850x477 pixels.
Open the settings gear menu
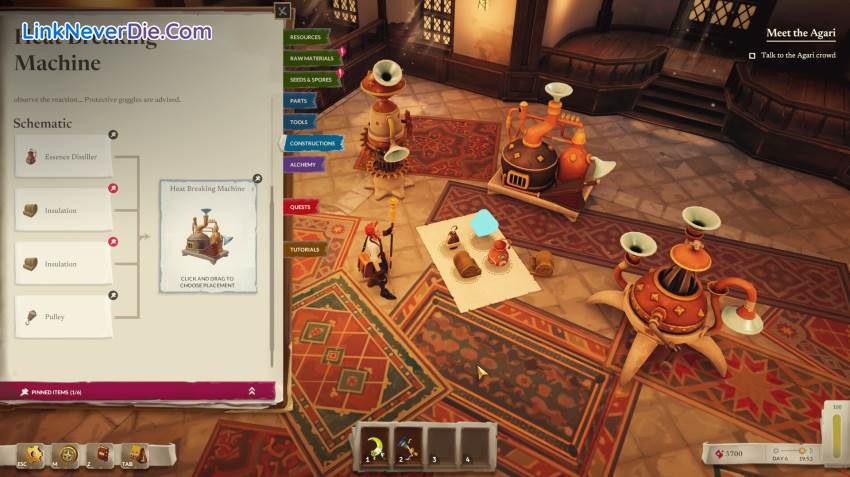click(35, 455)
